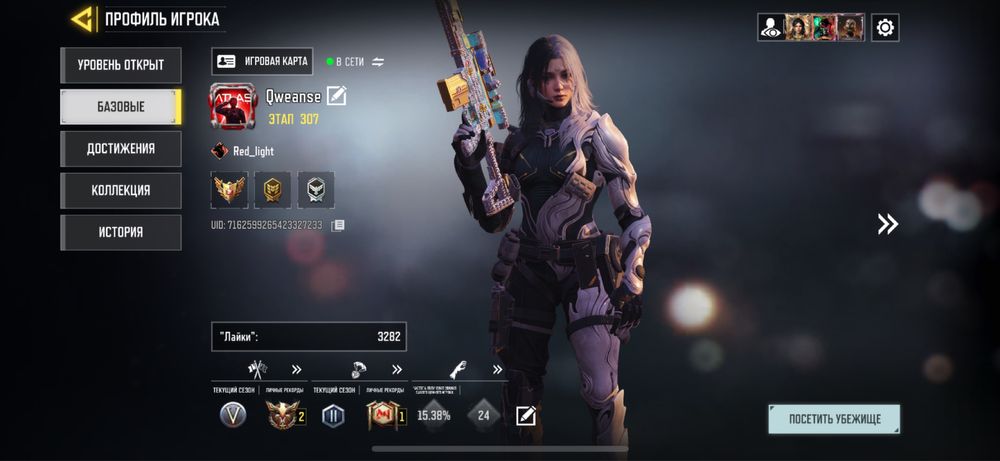1000x461 pixels.
Task: Select the silver eagle medal badge
Action: coord(316,189)
